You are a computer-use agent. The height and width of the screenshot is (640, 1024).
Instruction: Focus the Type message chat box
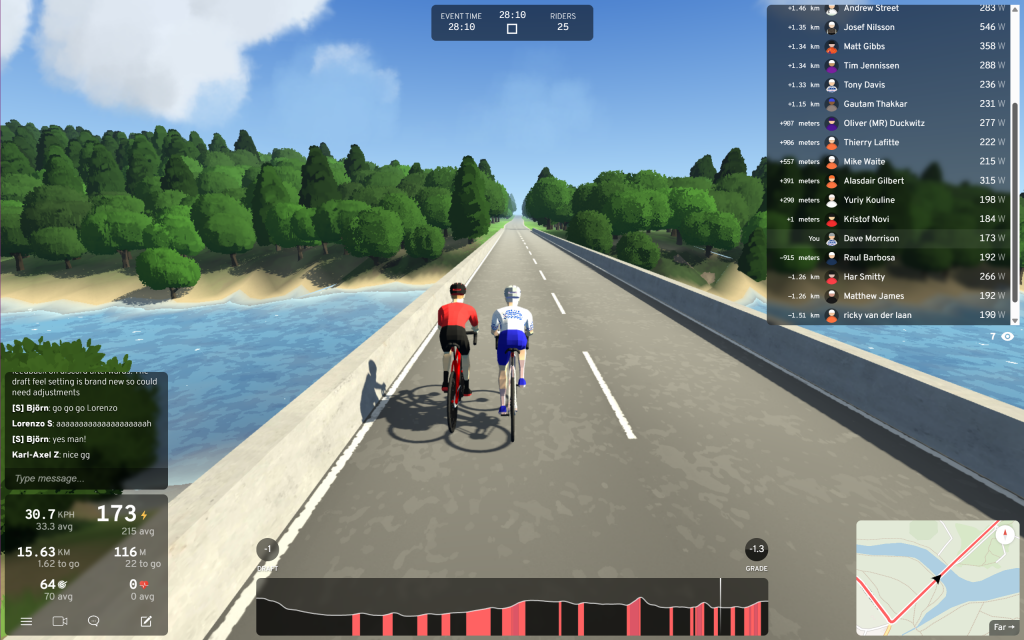pyautogui.click(x=85, y=479)
